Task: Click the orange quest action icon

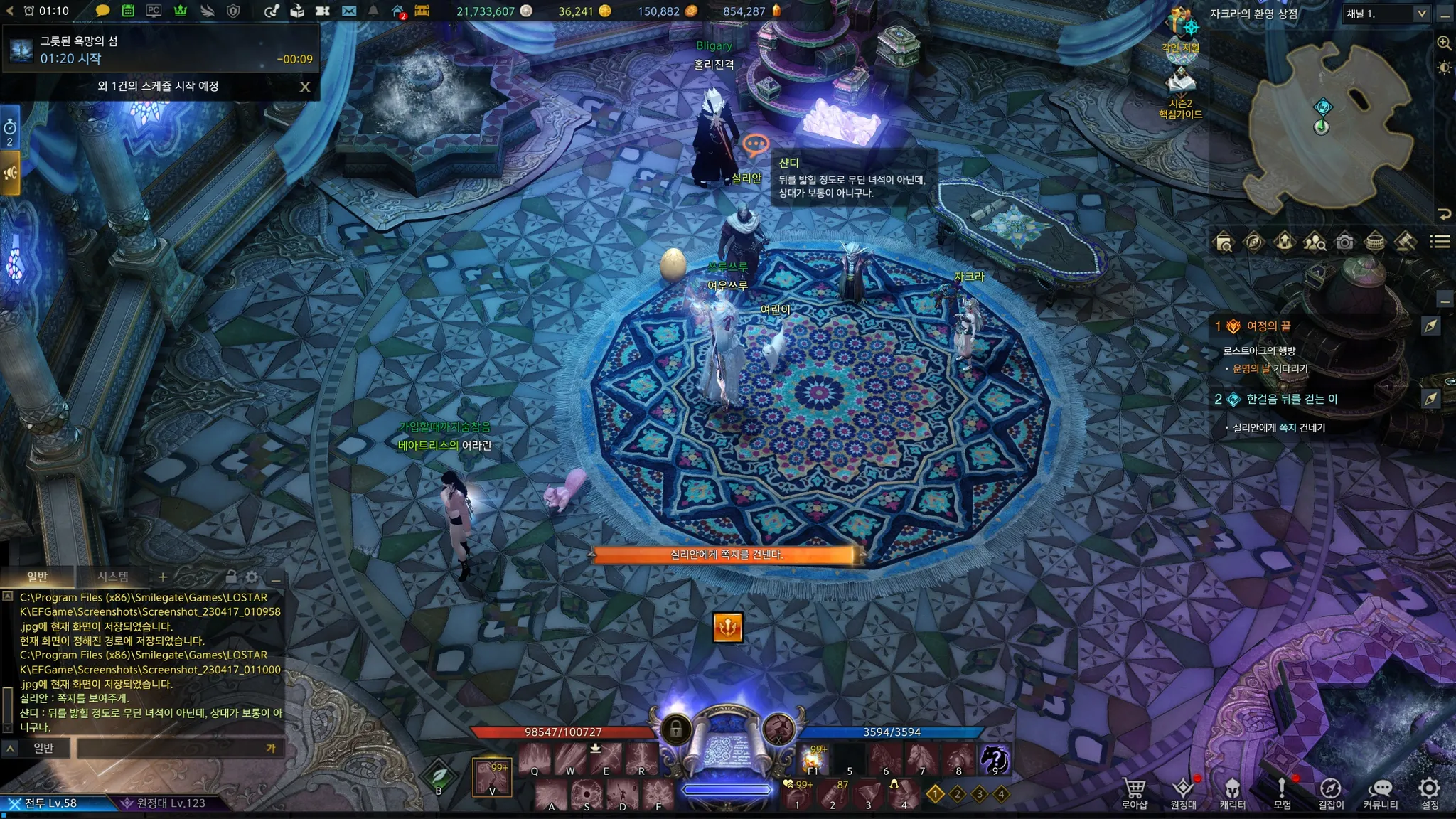Action: 727,627
